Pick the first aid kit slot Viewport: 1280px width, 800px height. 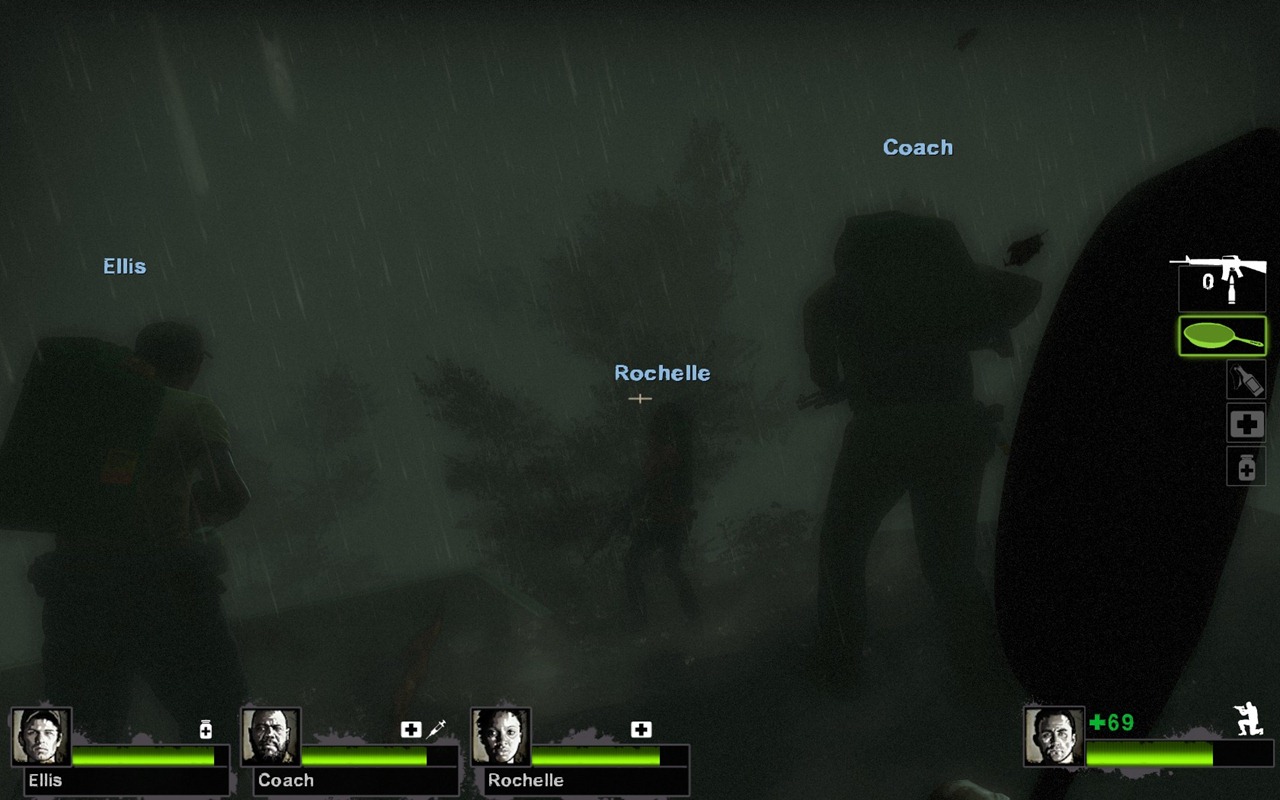click(1246, 424)
